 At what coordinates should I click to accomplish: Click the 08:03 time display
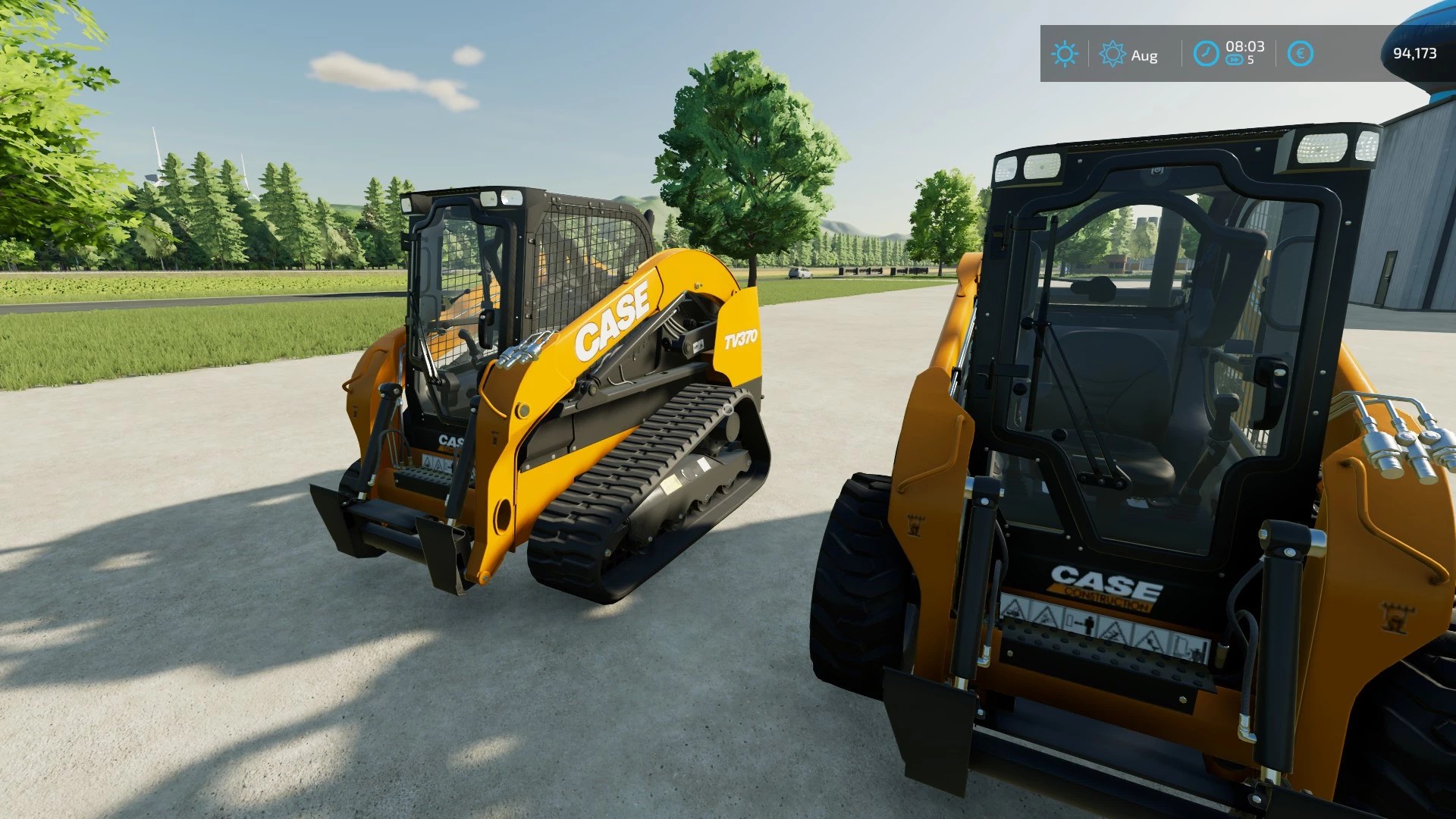click(1244, 45)
